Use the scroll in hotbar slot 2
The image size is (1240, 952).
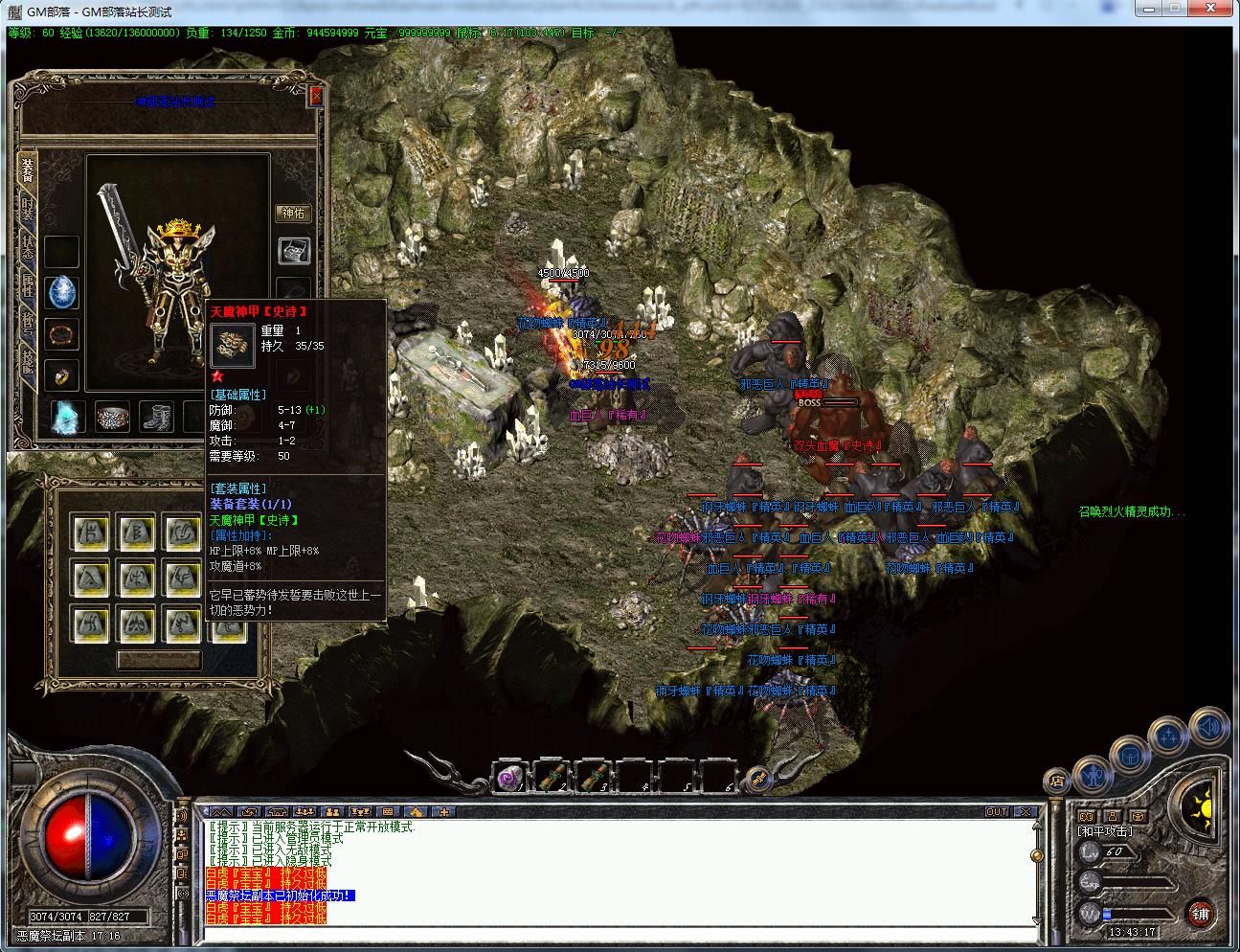pyautogui.click(x=551, y=777)
